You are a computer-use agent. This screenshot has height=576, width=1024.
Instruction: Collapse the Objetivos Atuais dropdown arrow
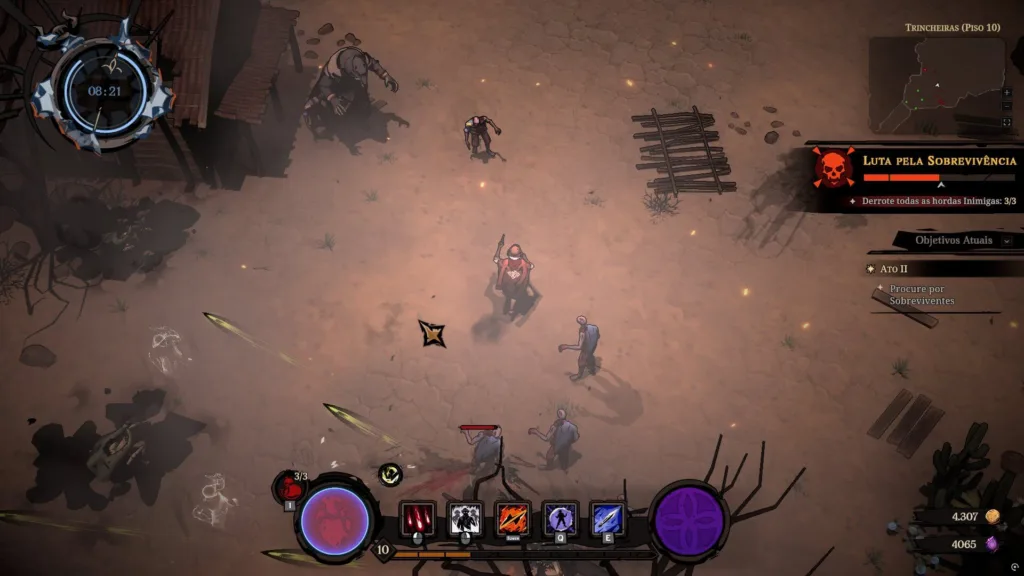(x=1006, y=240)
